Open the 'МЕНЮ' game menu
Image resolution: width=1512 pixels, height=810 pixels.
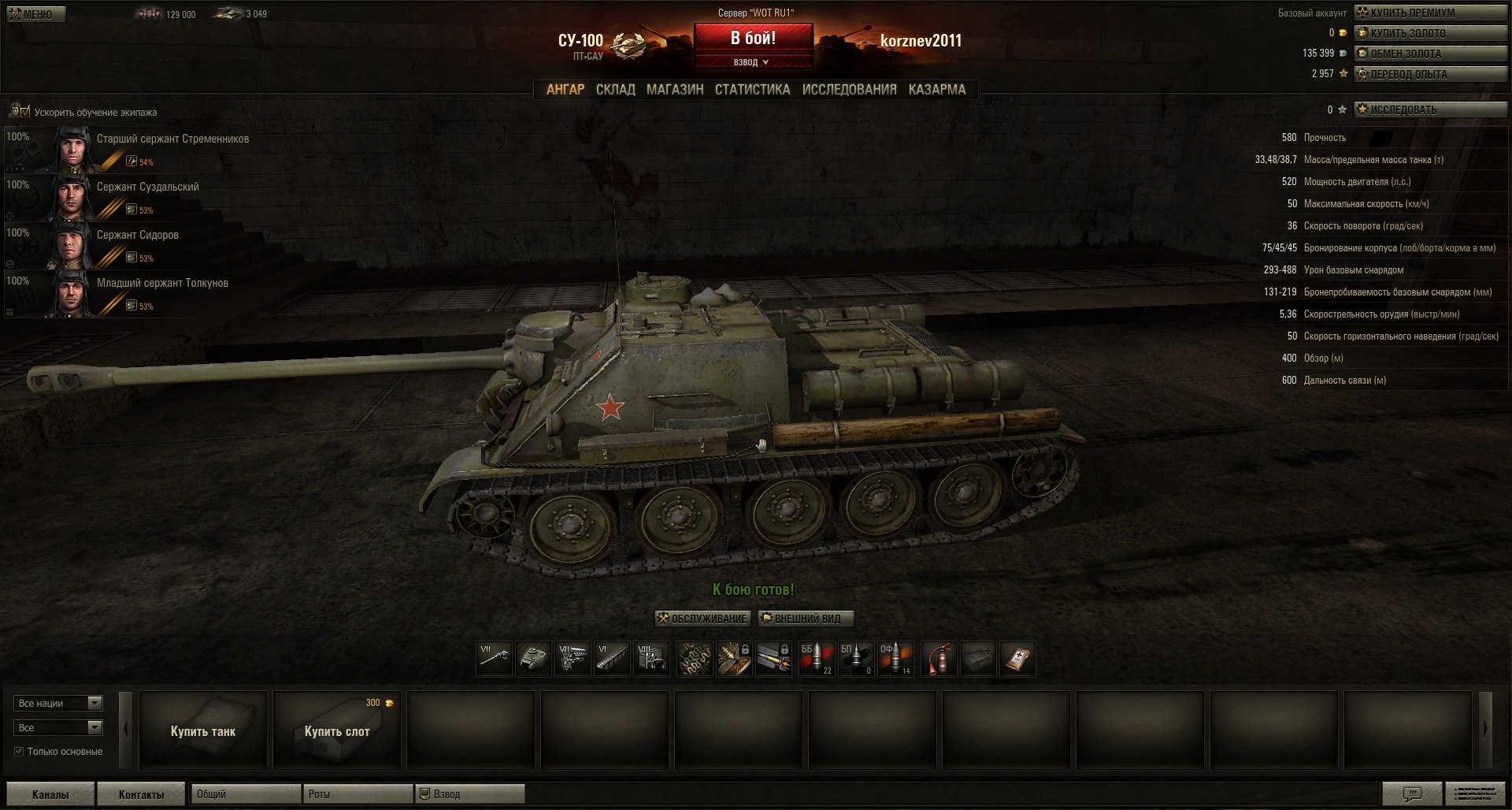36,14
